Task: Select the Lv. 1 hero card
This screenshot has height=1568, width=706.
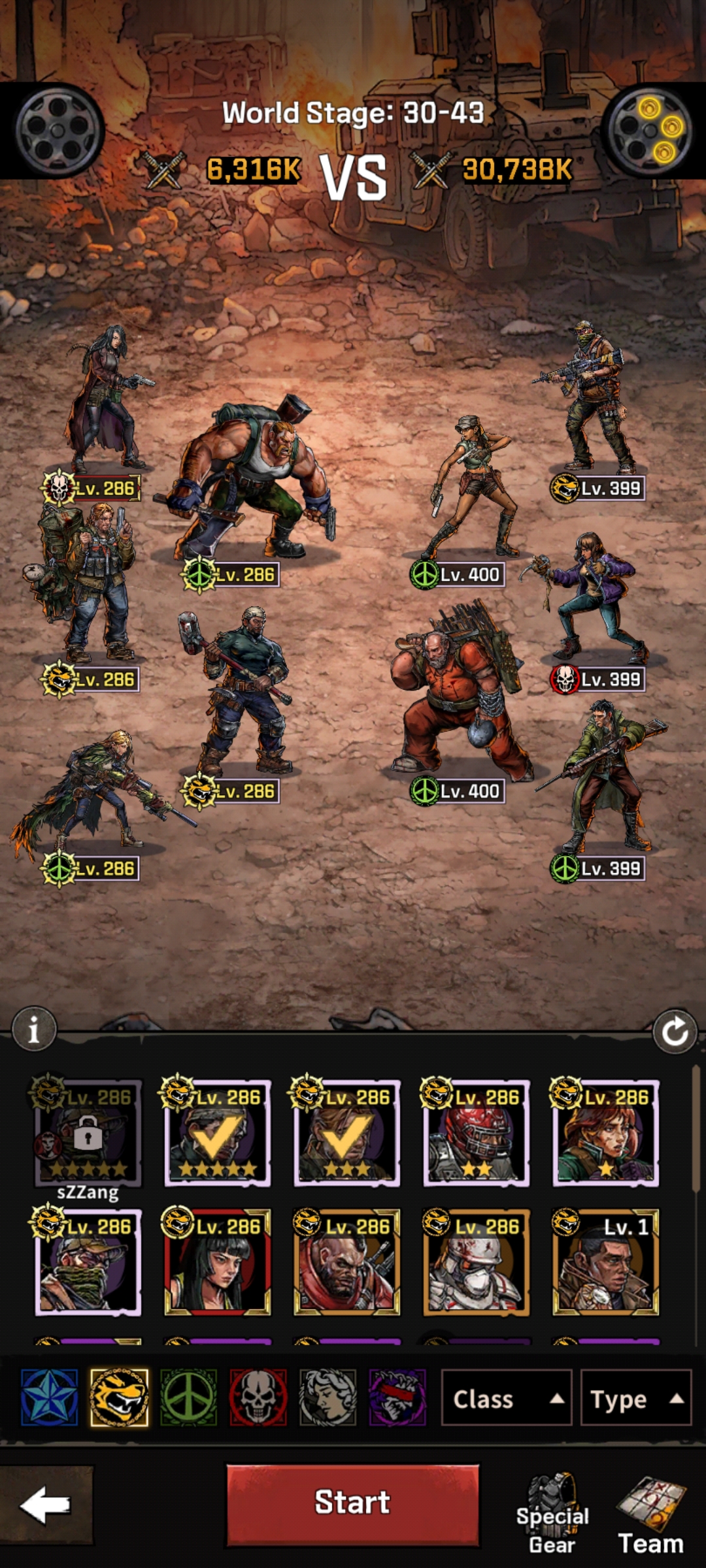Action: tap(605, 1262)
